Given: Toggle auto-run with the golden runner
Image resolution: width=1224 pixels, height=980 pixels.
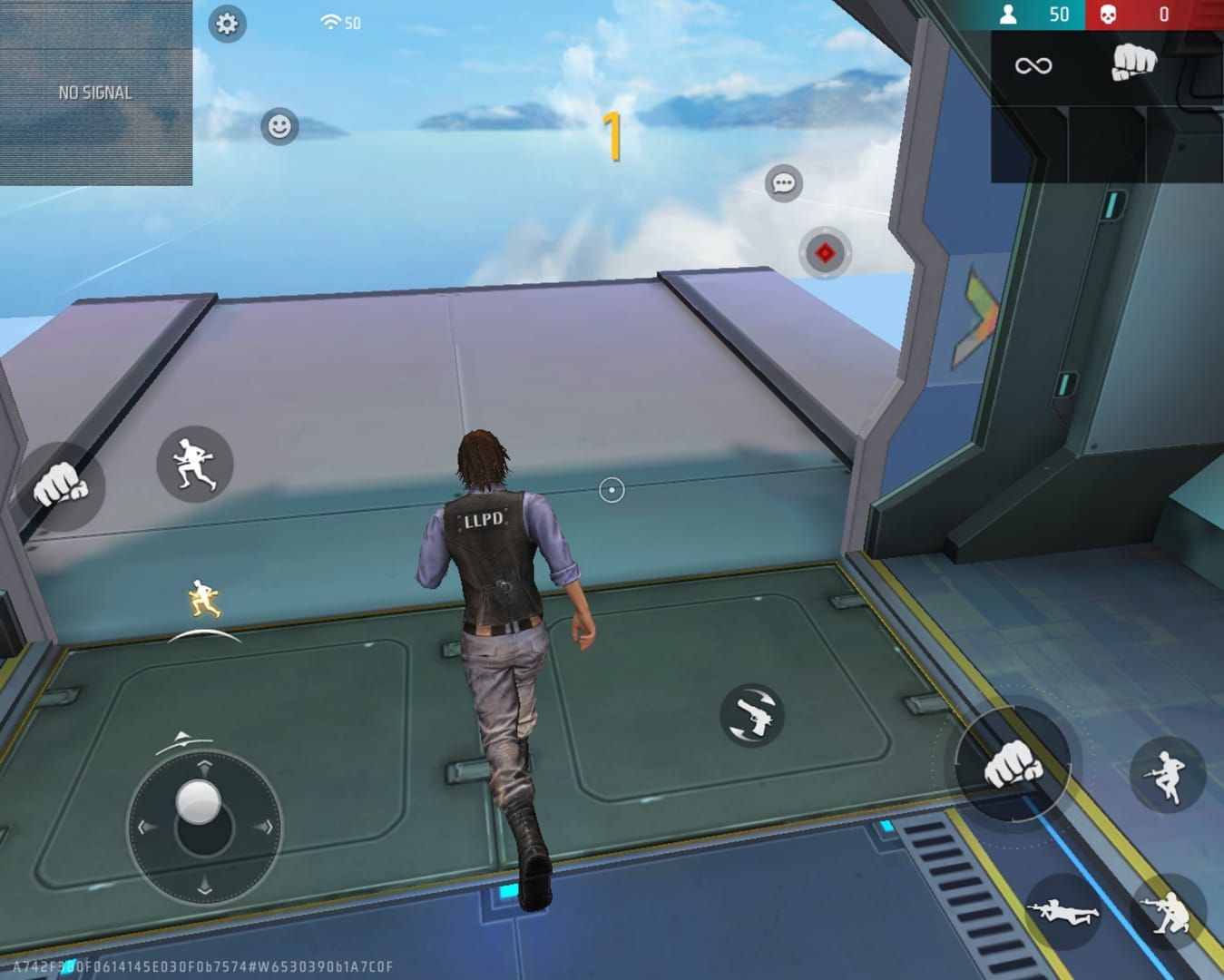Looking at the screenshot, I should pyautogui.click(x=201, y=594).
